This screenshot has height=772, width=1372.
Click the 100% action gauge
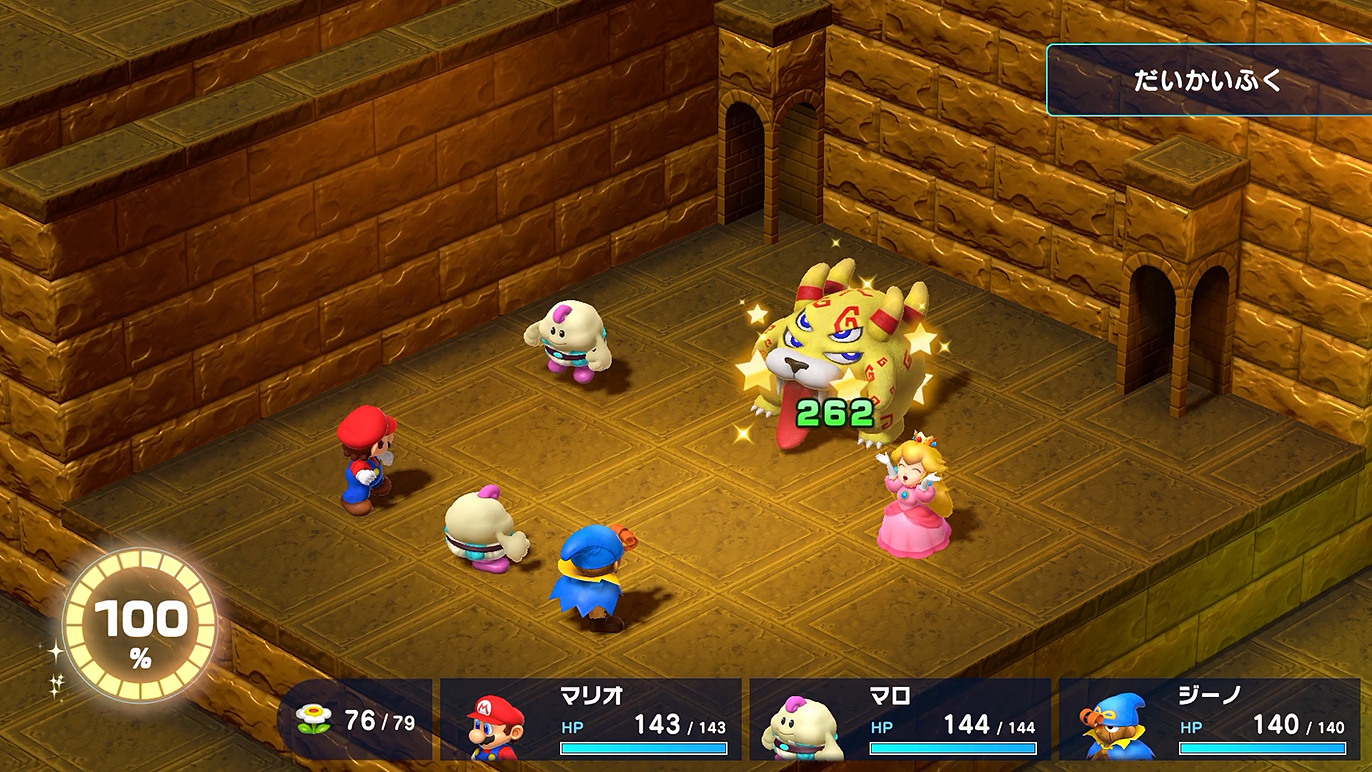(x=140, y=625)
